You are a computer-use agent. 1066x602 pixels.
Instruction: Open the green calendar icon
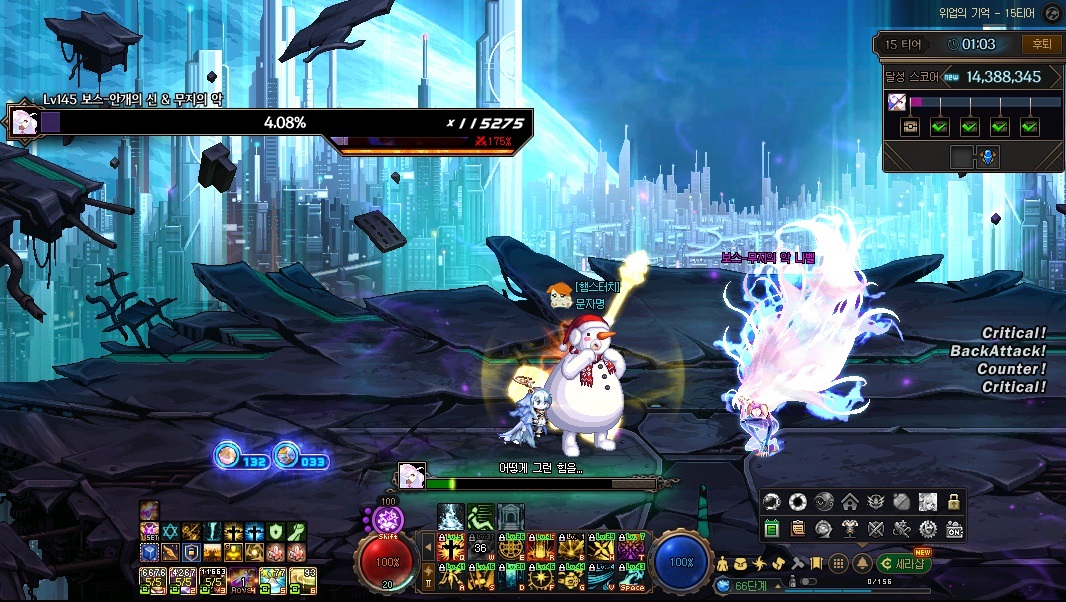click(771, 528)
